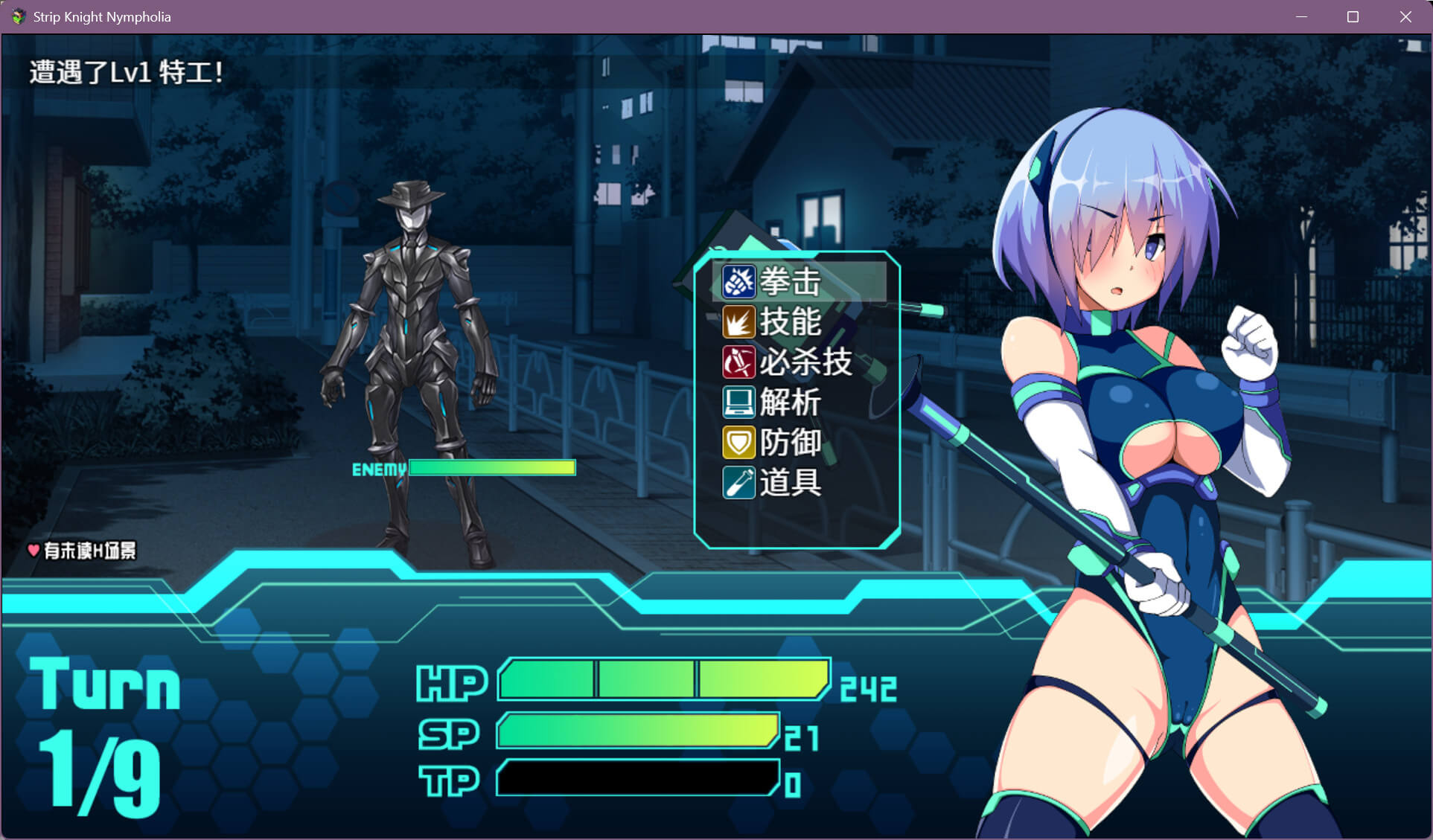Use the 解析 analyze command
This screenshot has width=1433, height=840.
(789, 403)
